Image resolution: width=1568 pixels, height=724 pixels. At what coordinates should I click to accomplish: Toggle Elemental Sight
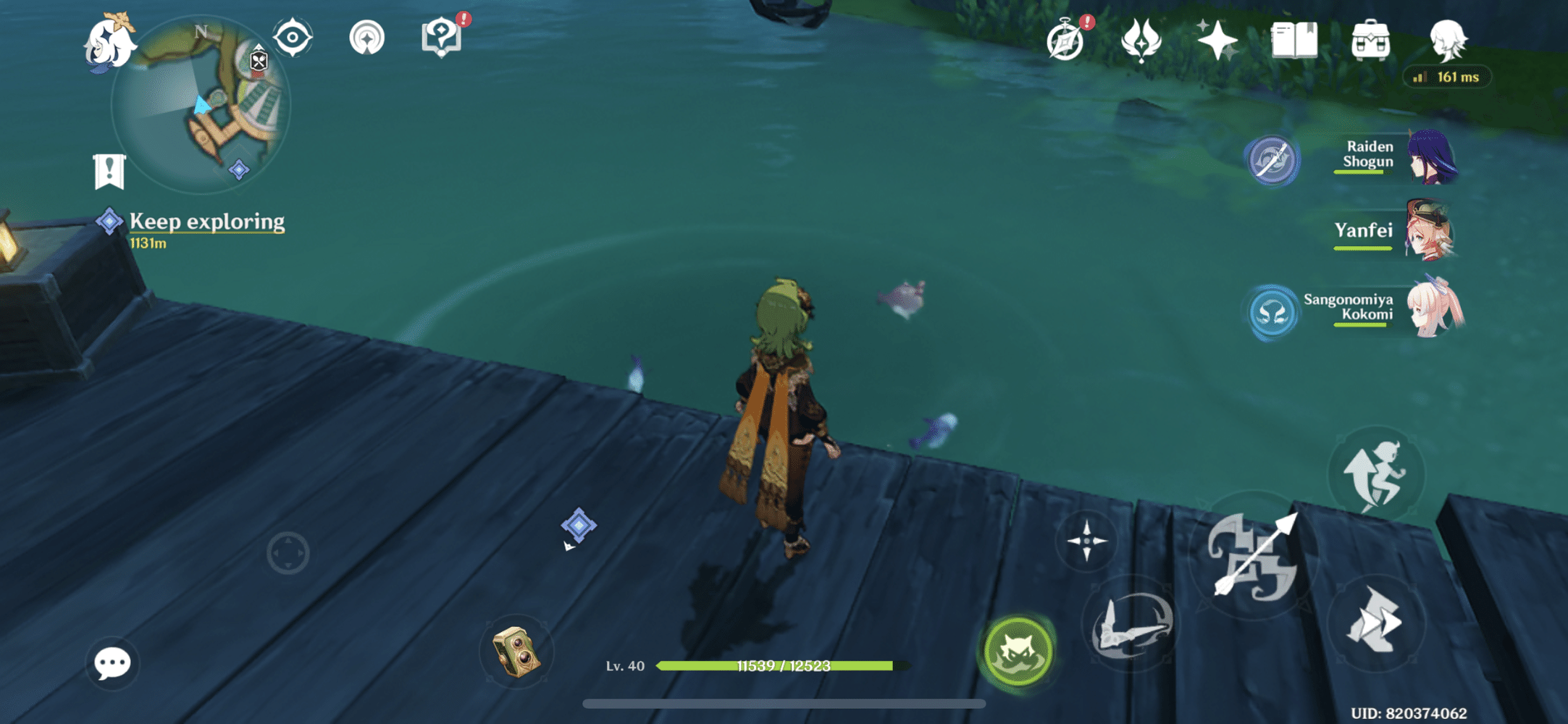[x=293, y=35]
